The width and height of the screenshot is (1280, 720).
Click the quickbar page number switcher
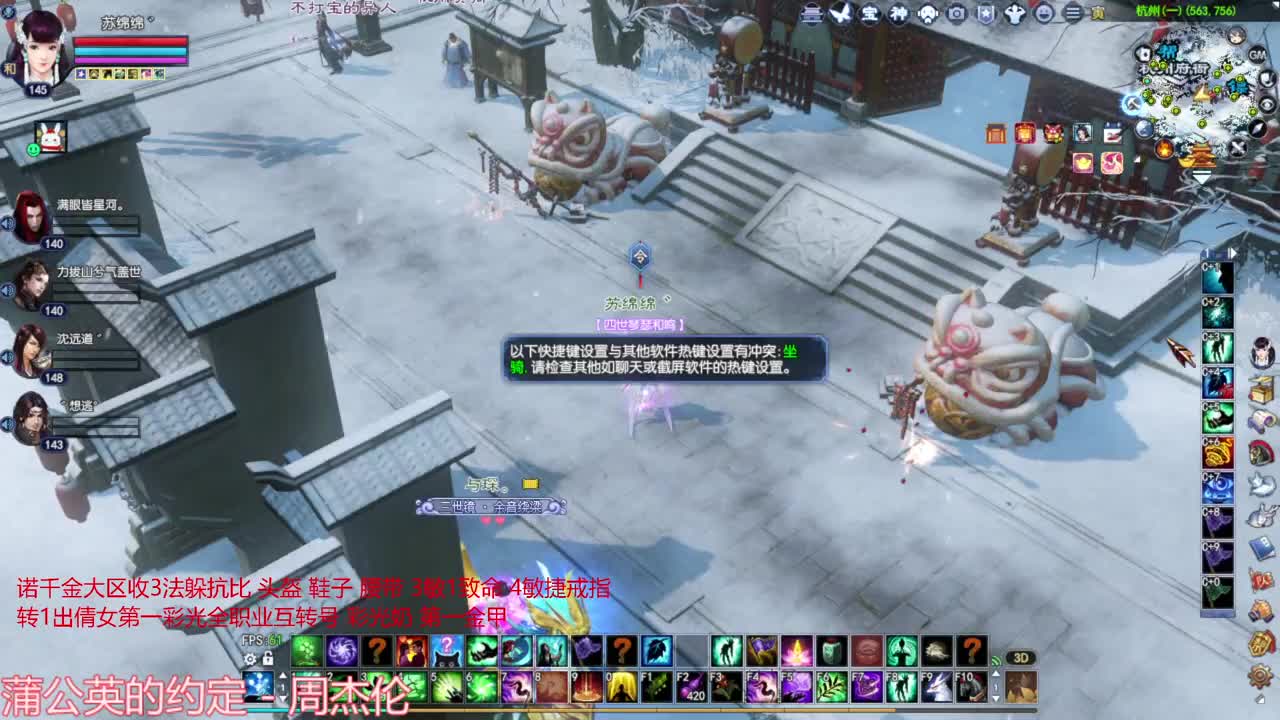click(x=282, y=684)
